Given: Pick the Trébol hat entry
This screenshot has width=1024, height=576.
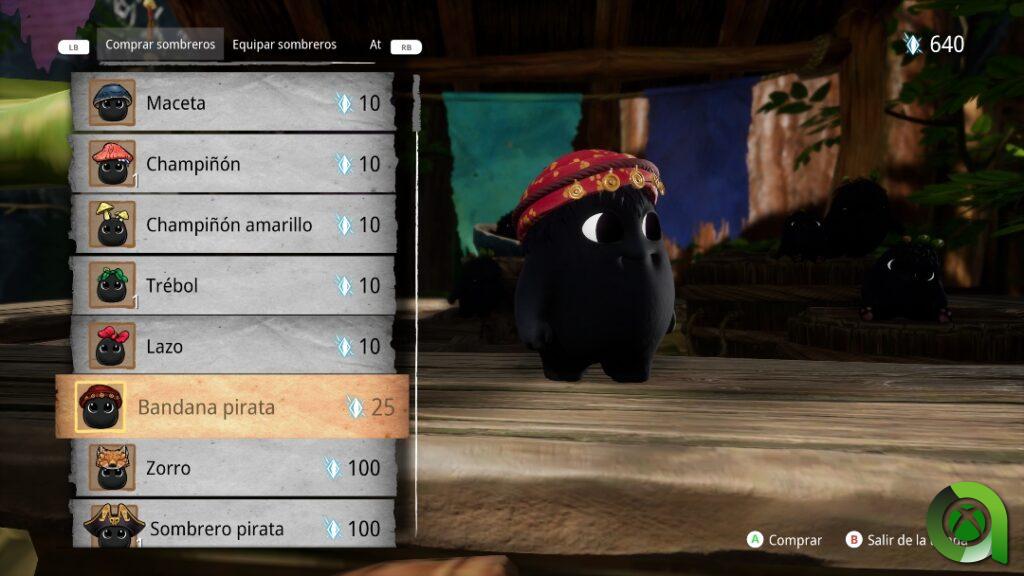Looking at the screenshot, I should point(233,286).
